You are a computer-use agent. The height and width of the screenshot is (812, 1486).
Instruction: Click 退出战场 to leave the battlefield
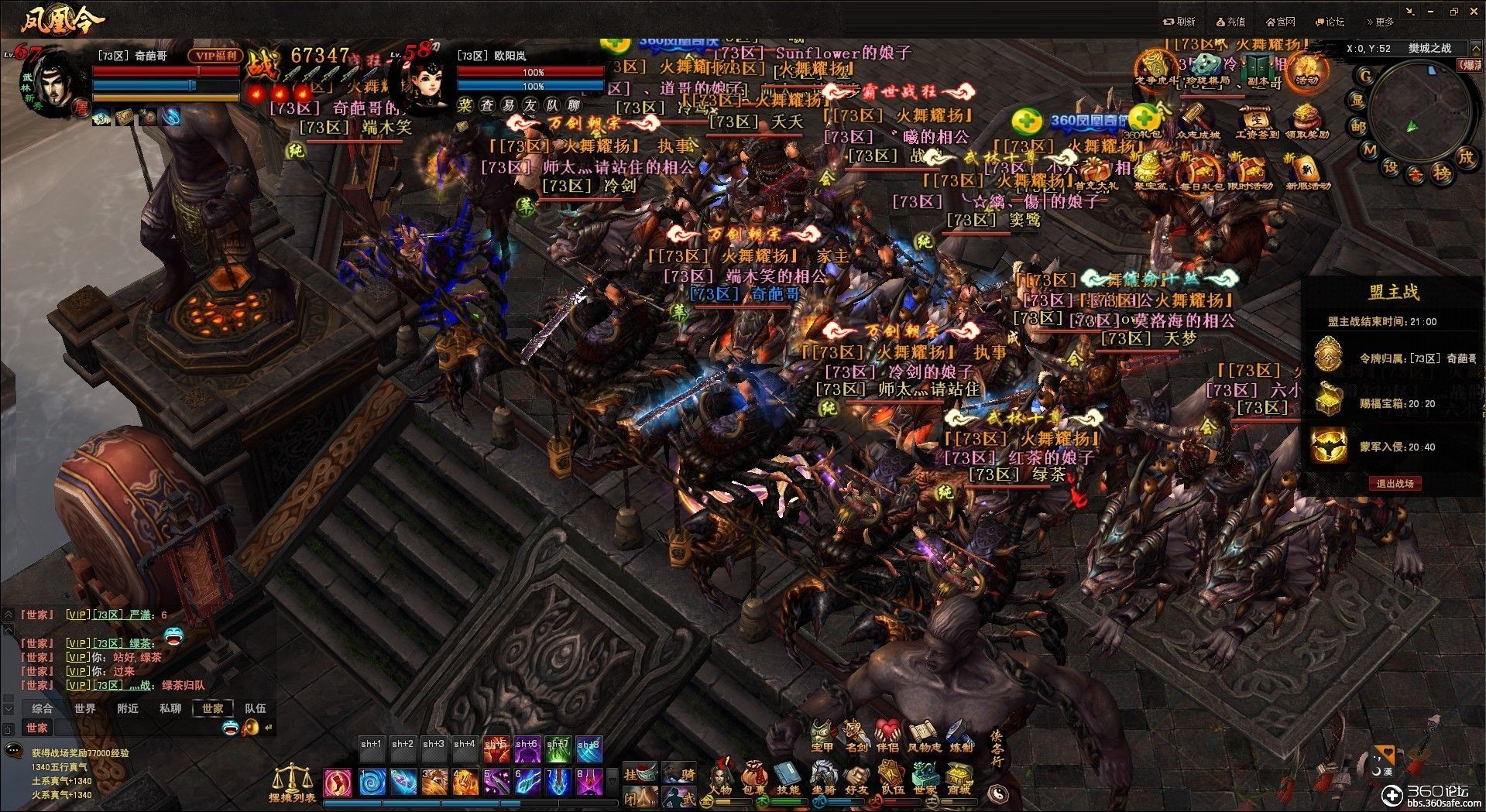click(1395, 484)
